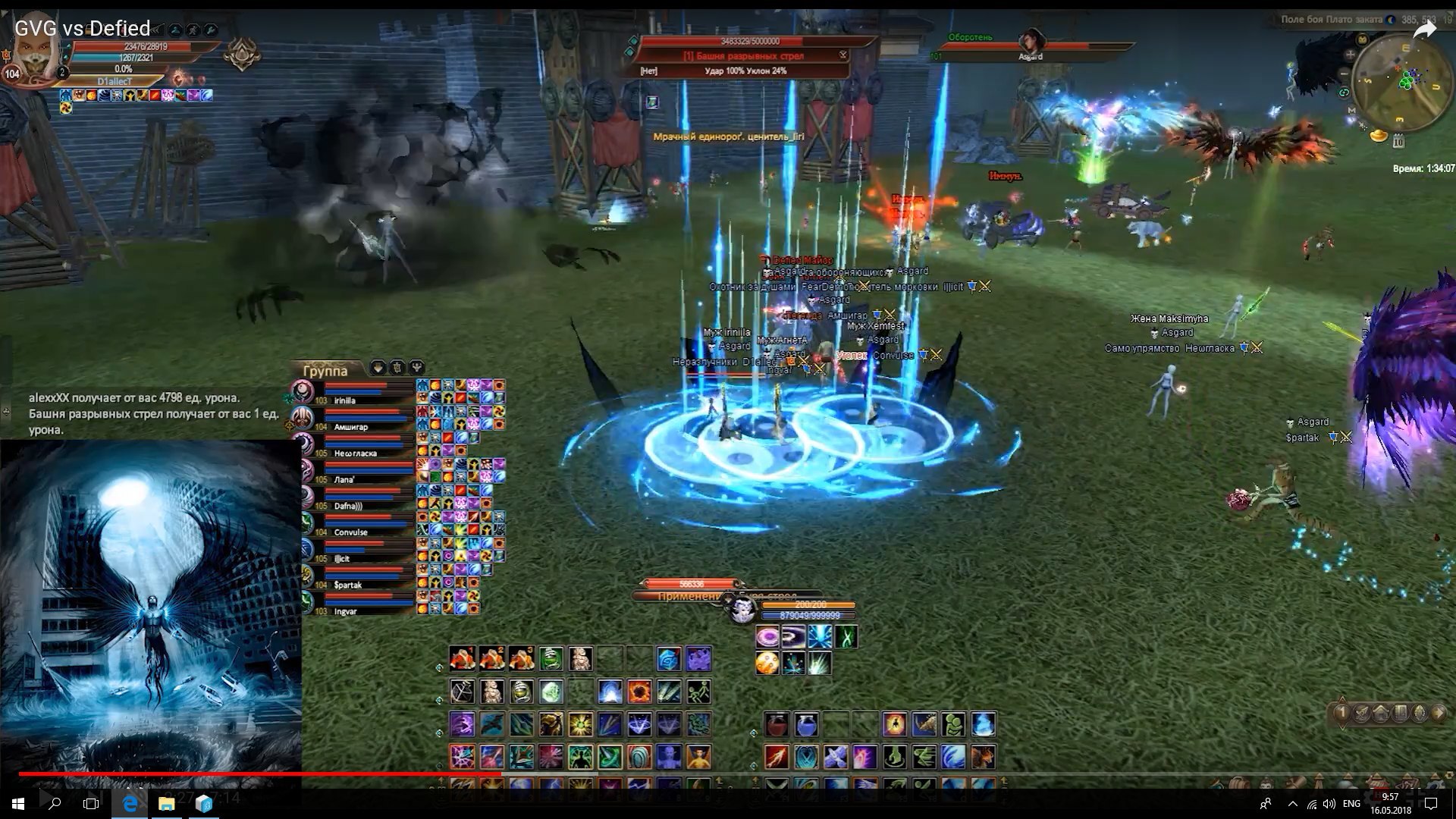
Task: Use the blue mana potion slot
Action: pos(805,725)
